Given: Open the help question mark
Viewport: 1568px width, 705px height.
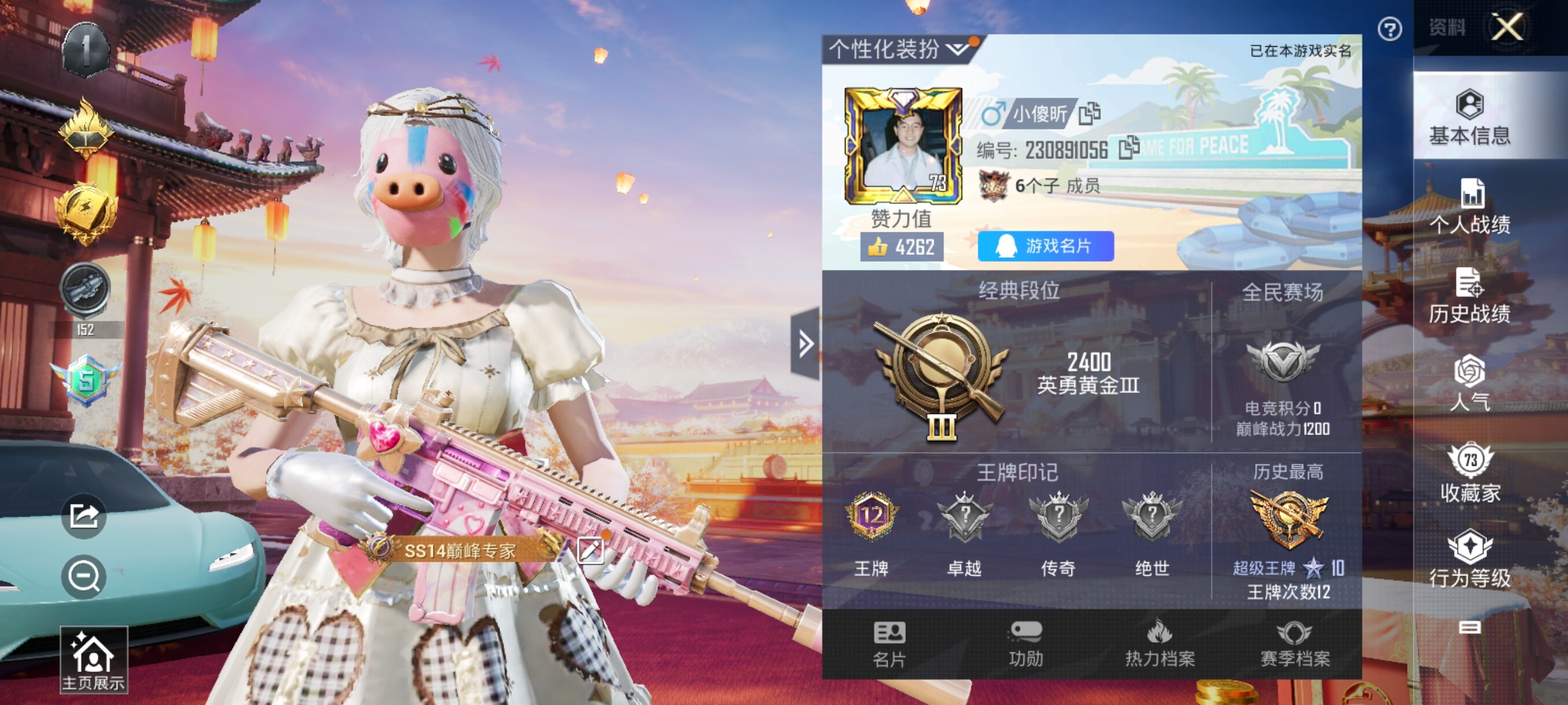Looking at the screenshot, I should 1390,29.
